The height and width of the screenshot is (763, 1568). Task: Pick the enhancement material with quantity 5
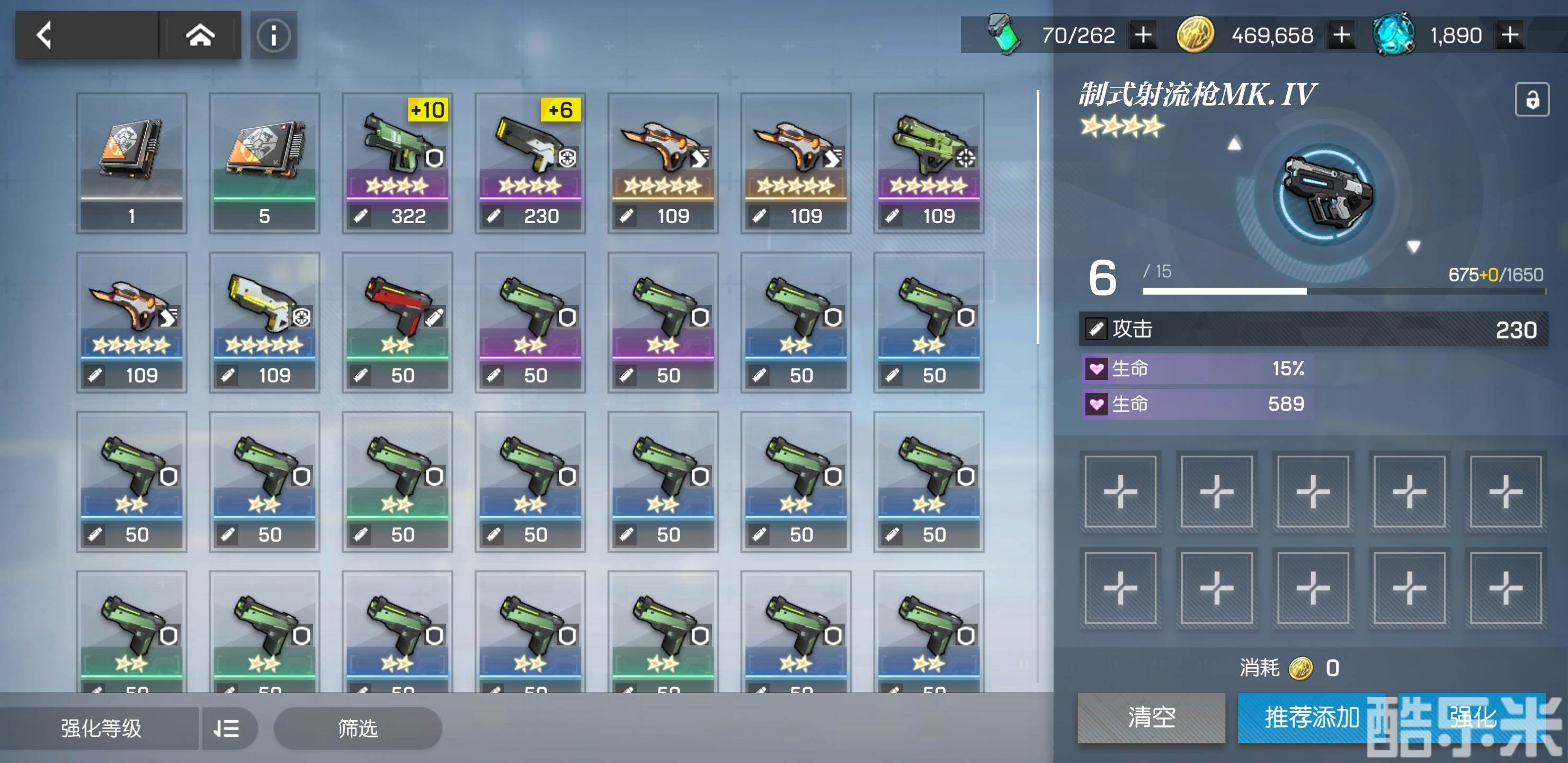pyautogui.click(x=264, y=163)
